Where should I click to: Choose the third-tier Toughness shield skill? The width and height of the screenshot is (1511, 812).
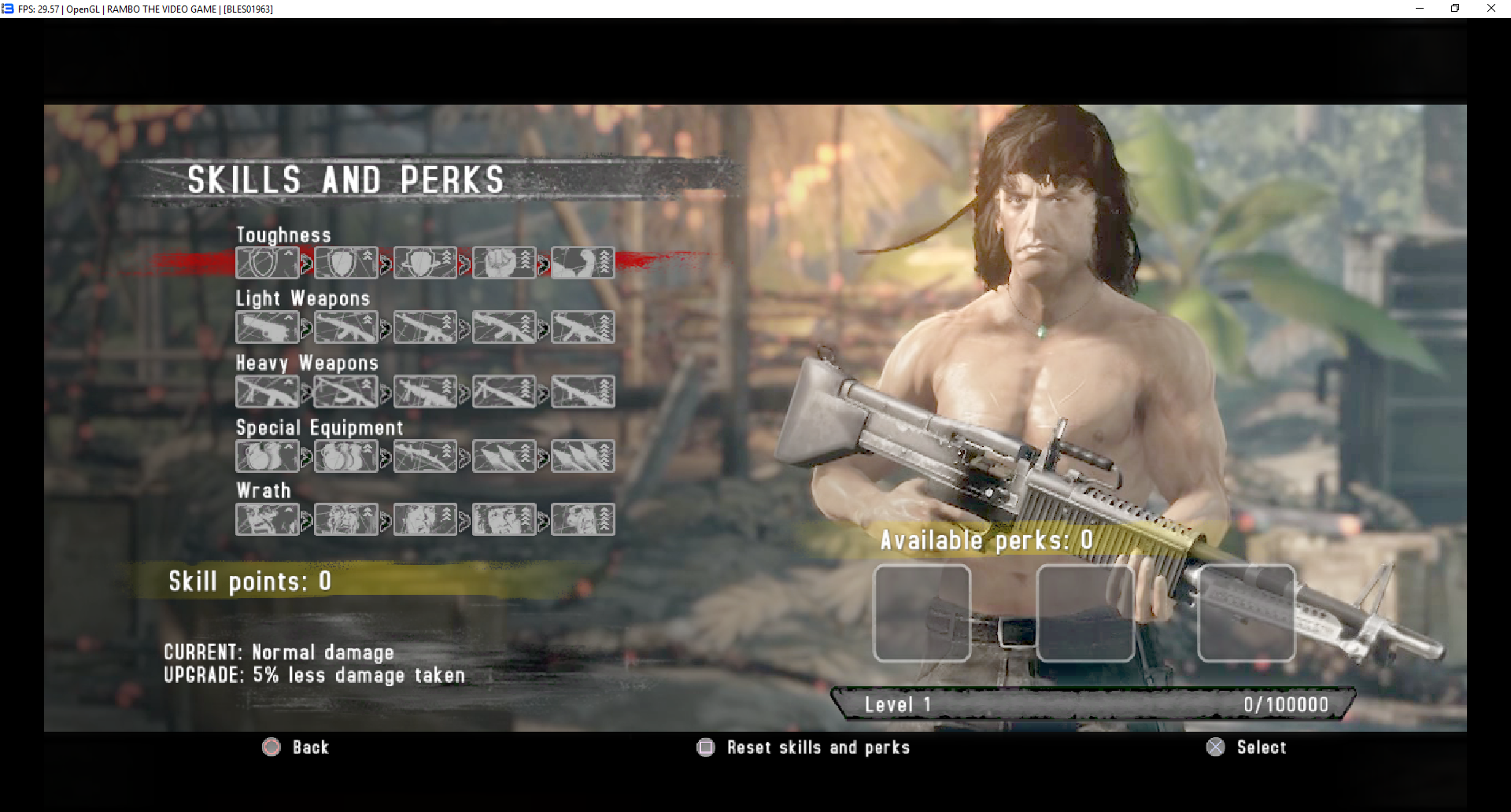[425, 263]
